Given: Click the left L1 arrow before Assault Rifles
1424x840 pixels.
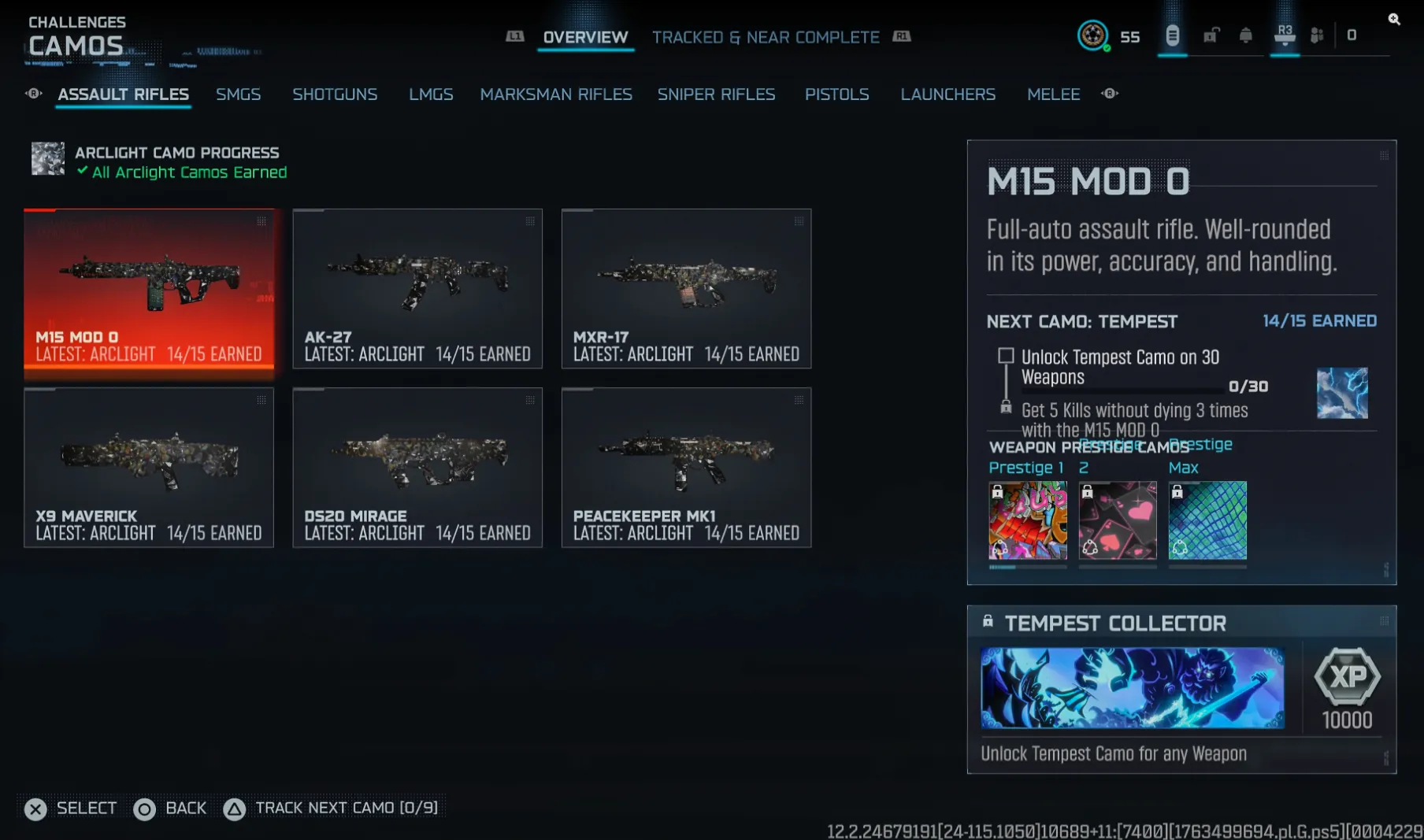Looking at the screenshot, I should click(x=34, y=94).
